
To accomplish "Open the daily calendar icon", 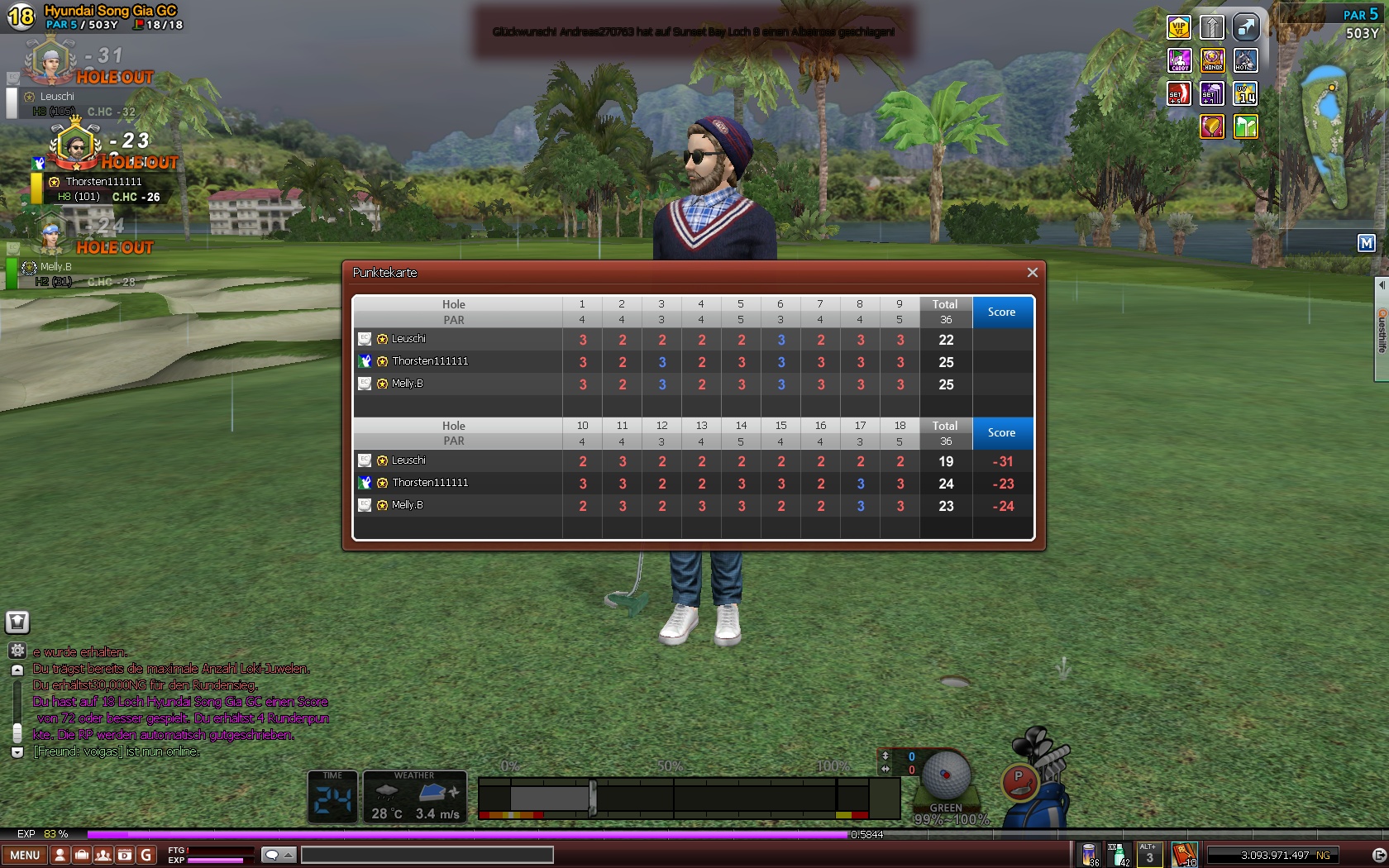I will point(125,855).
